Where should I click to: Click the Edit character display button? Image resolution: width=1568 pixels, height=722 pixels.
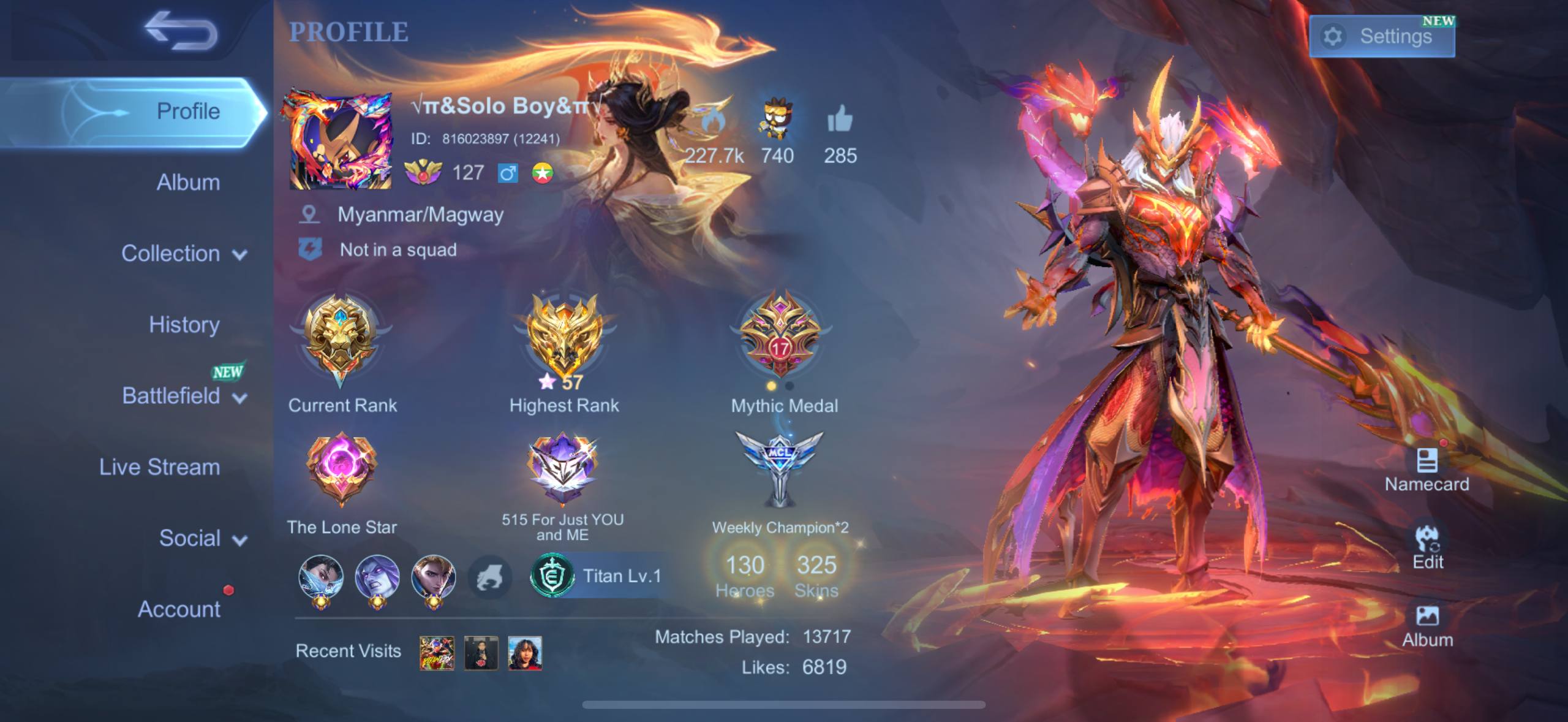click(x=1427, y=547)
